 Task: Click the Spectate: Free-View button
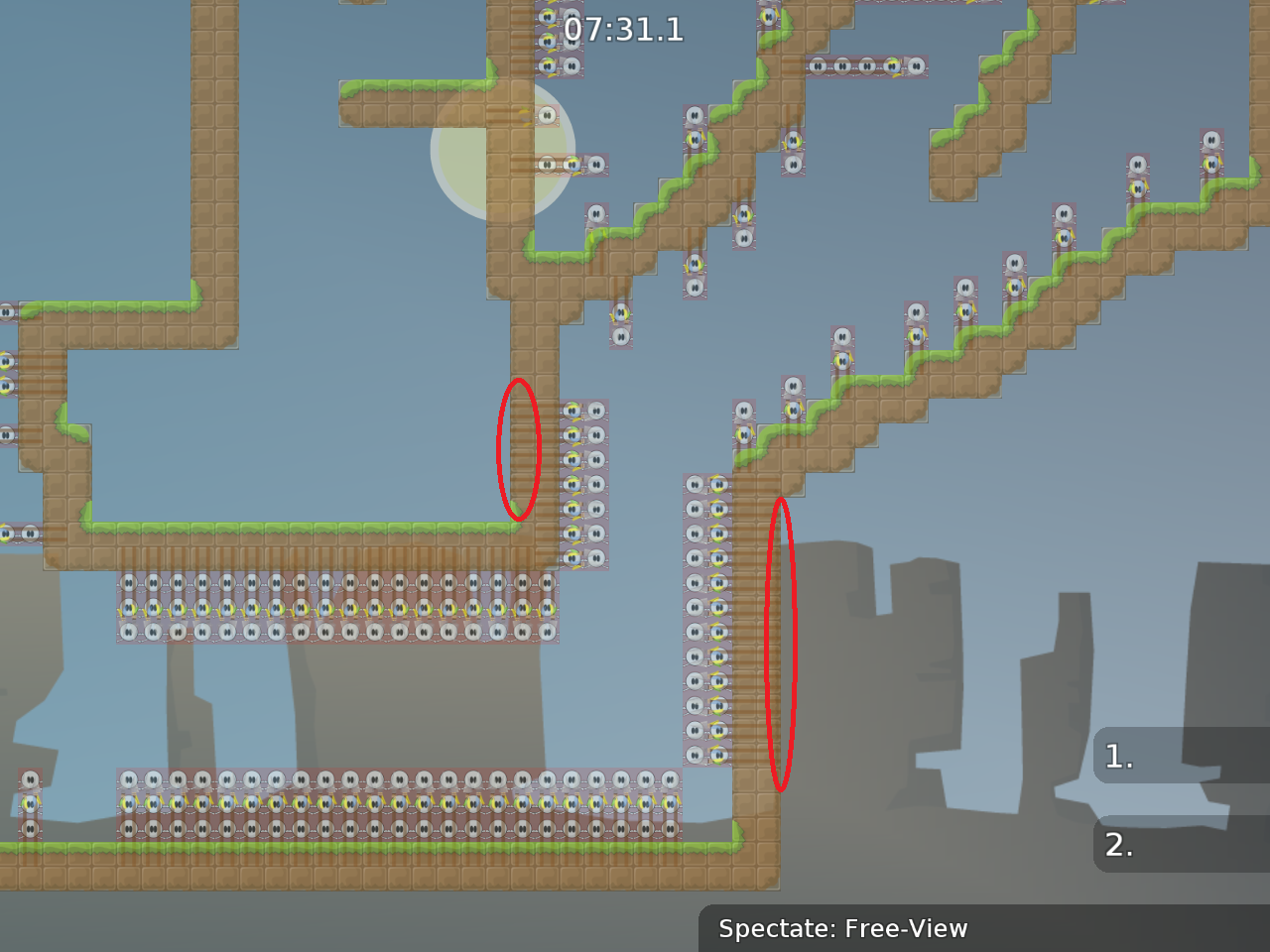843,929
